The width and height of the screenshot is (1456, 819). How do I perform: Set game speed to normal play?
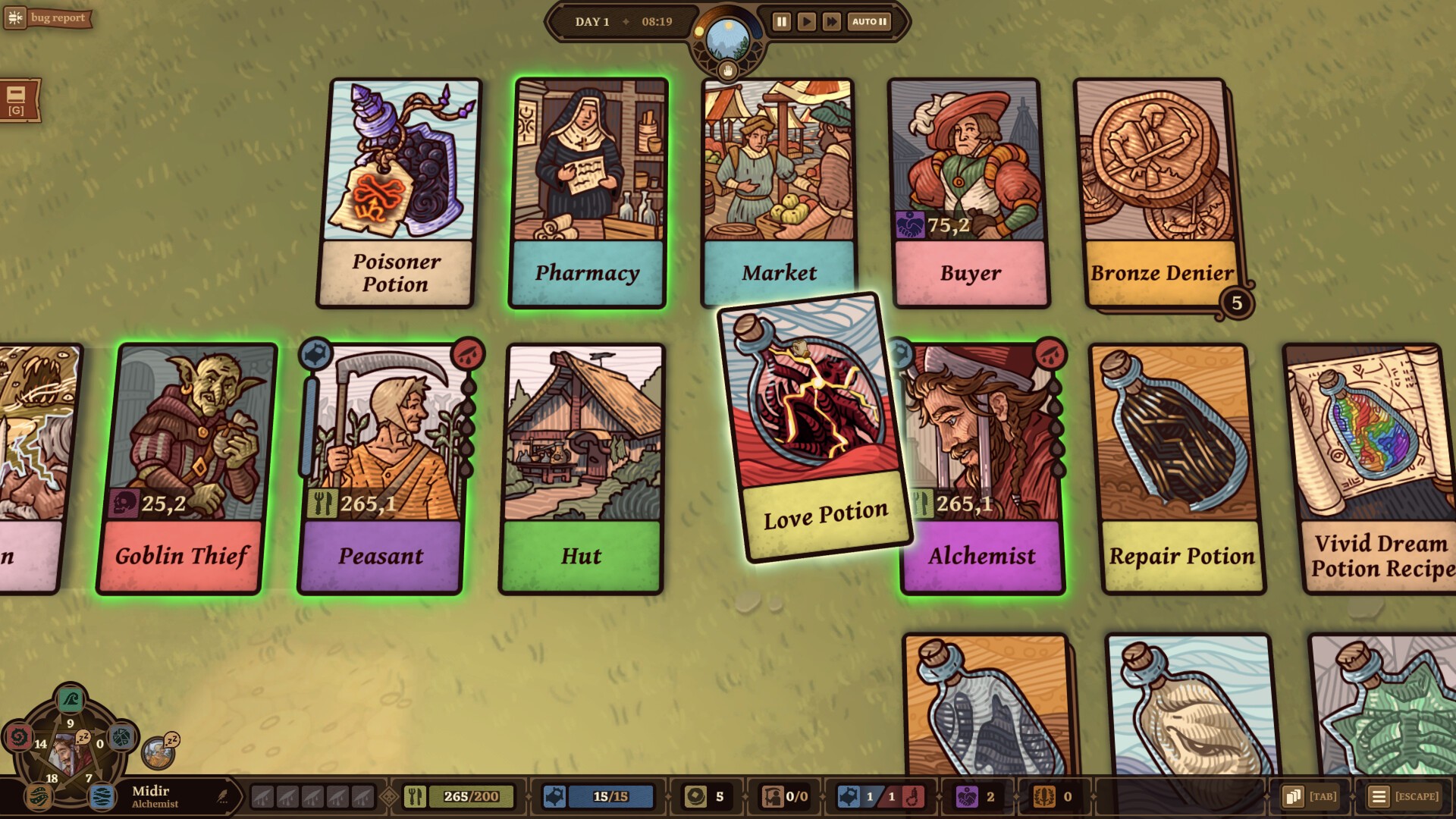(x=806, y=22)
